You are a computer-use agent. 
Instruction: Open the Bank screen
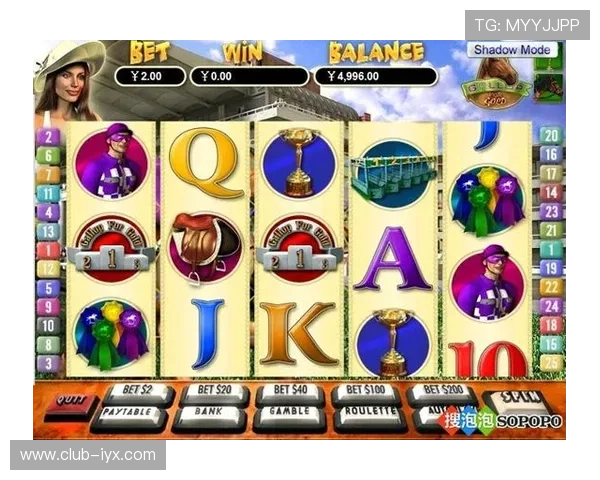(x=210, y=412)
